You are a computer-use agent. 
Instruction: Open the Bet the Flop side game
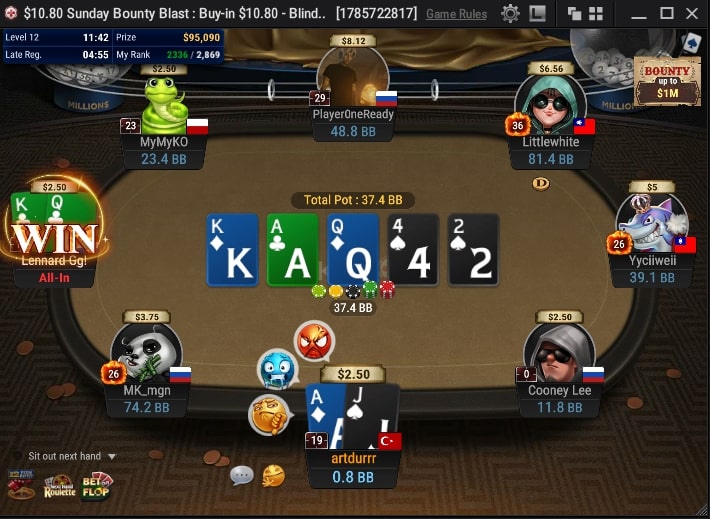[x=97, y=486]
